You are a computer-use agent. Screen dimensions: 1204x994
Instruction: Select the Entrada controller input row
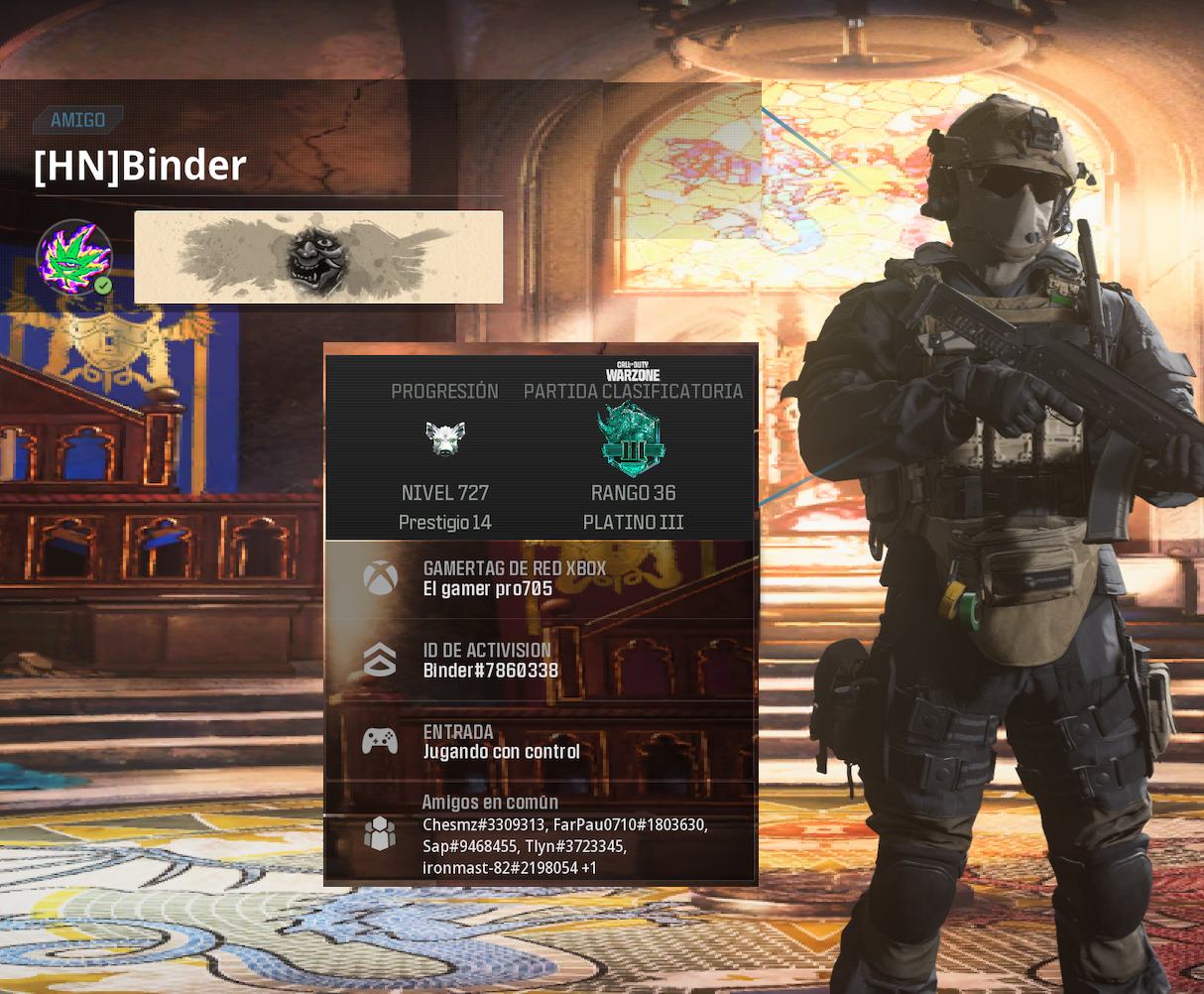tap(541, 741)
